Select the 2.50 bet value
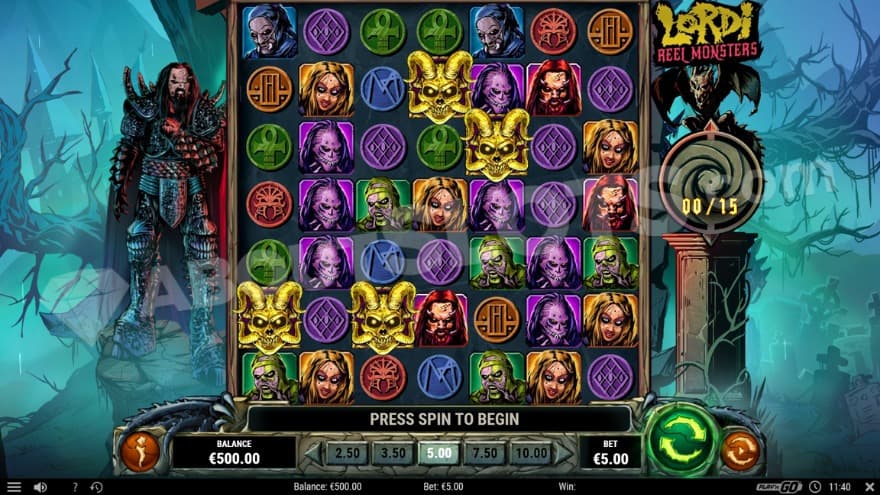 (347, 452)
